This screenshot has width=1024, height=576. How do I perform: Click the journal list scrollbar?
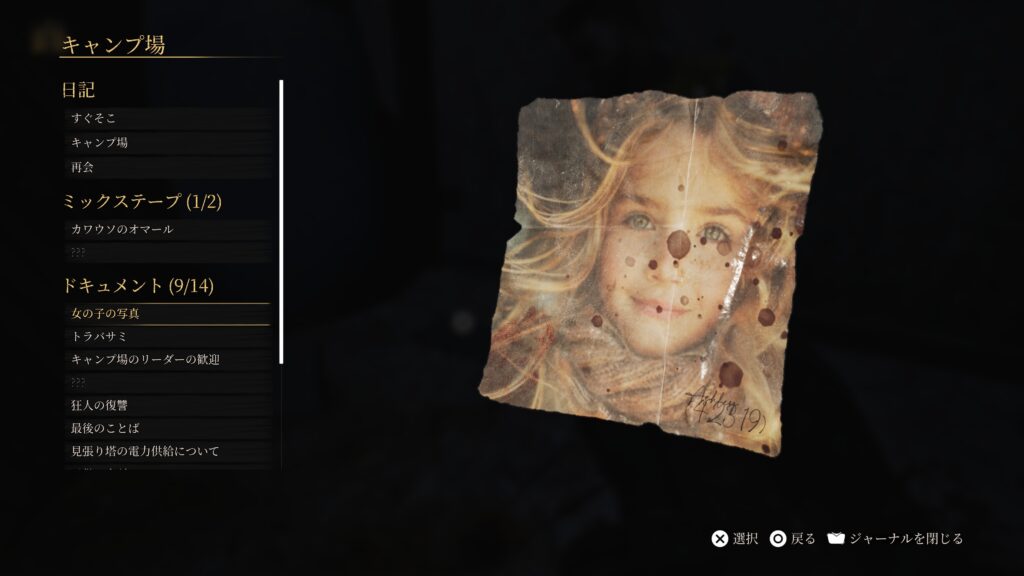281,222
